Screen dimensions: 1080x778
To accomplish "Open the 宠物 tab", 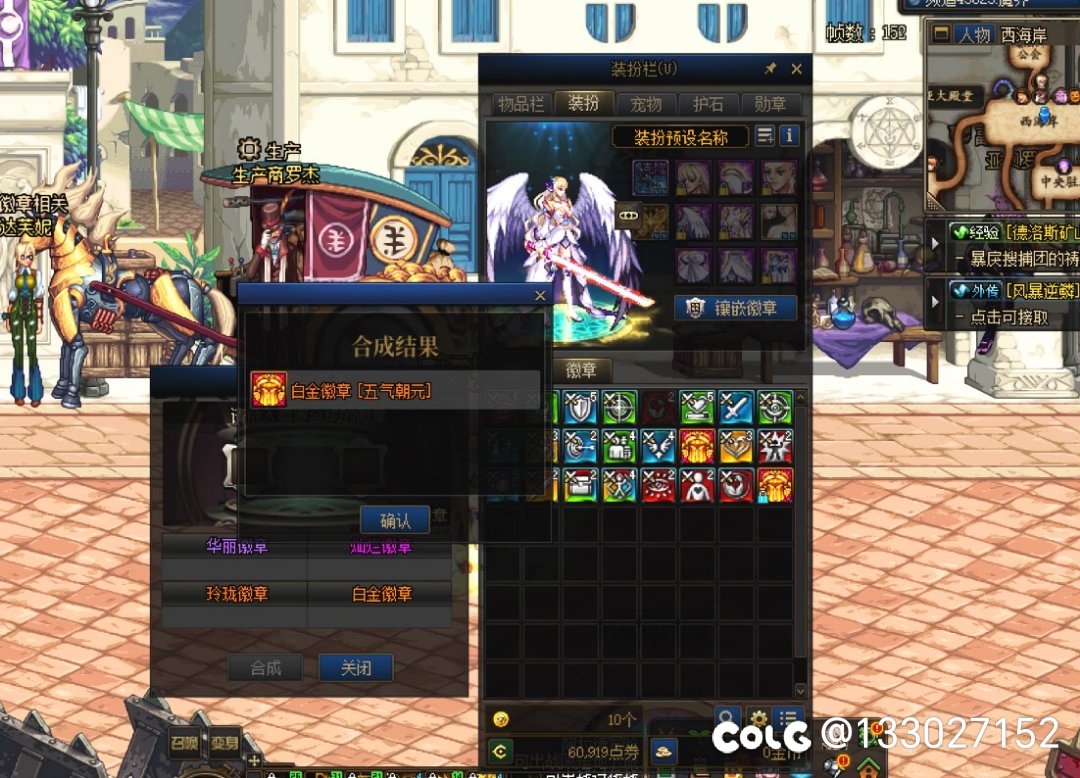I will [645, 104].
